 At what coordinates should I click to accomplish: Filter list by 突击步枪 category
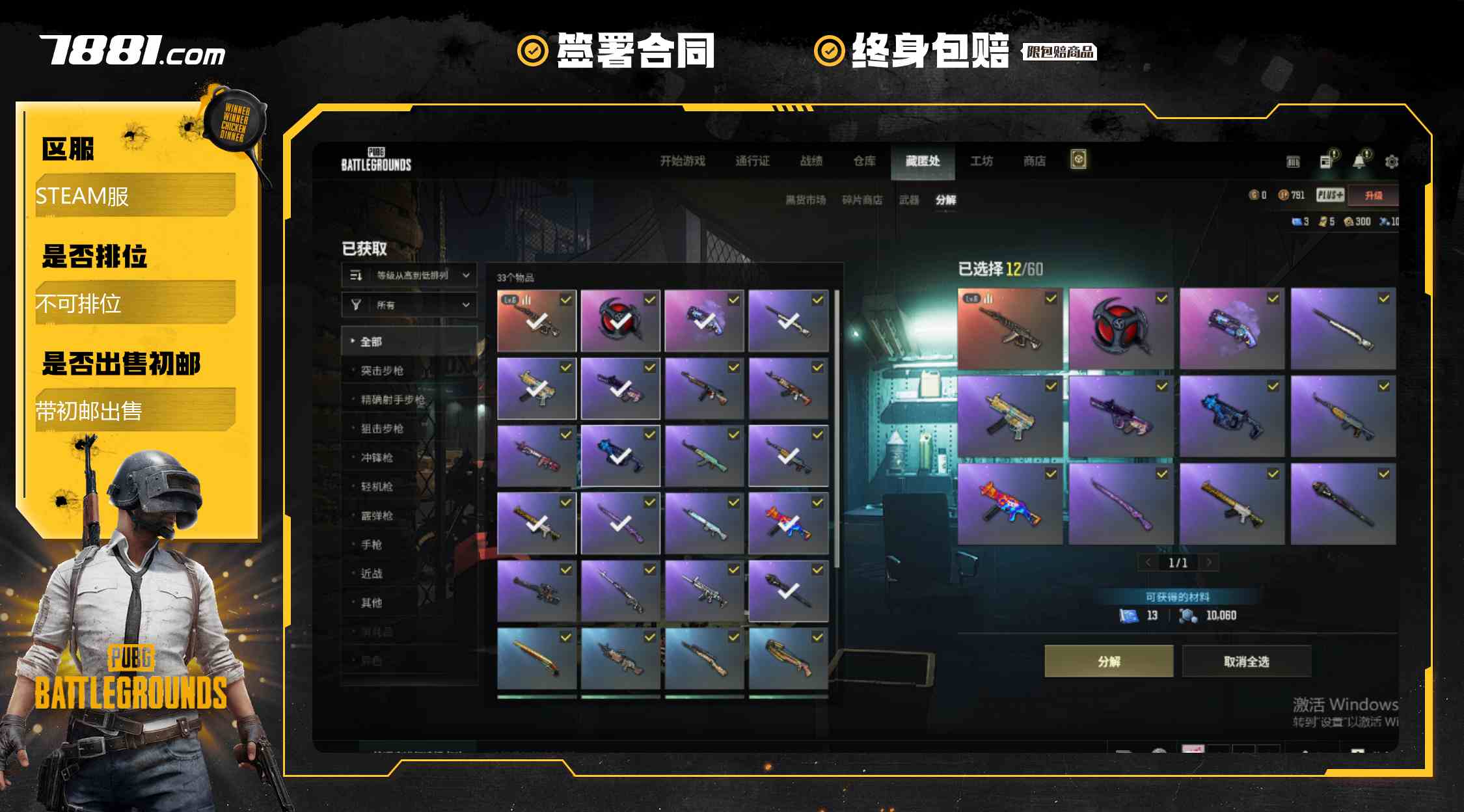click(382, 370)
